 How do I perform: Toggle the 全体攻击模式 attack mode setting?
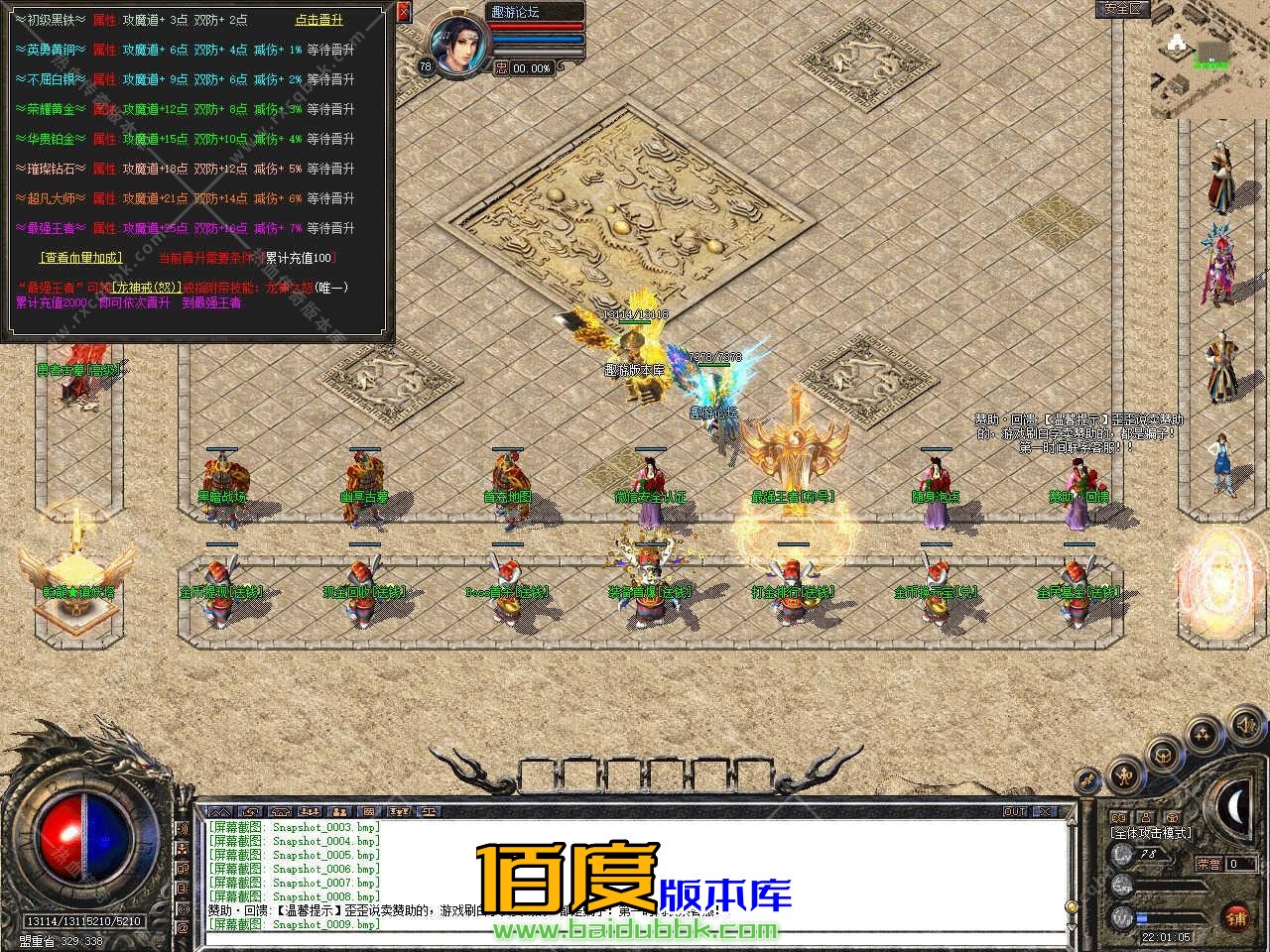click(1151, 832)
